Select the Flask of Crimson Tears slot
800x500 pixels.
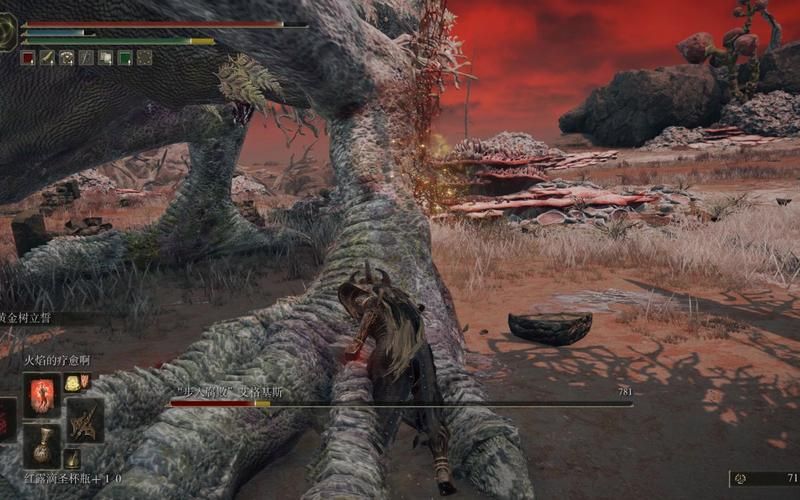(x=43, y=446)
